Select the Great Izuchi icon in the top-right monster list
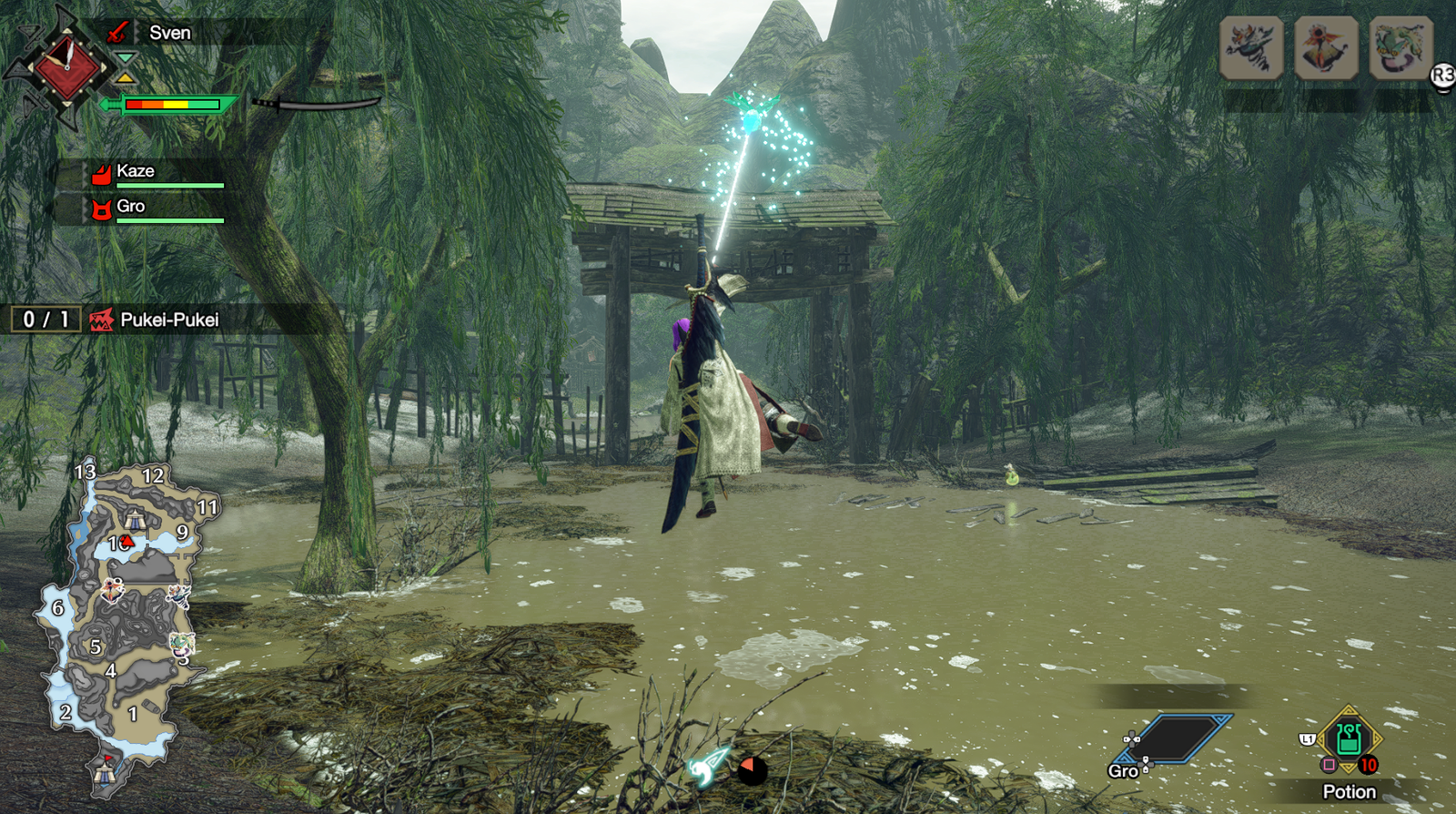 [1251, 47]
